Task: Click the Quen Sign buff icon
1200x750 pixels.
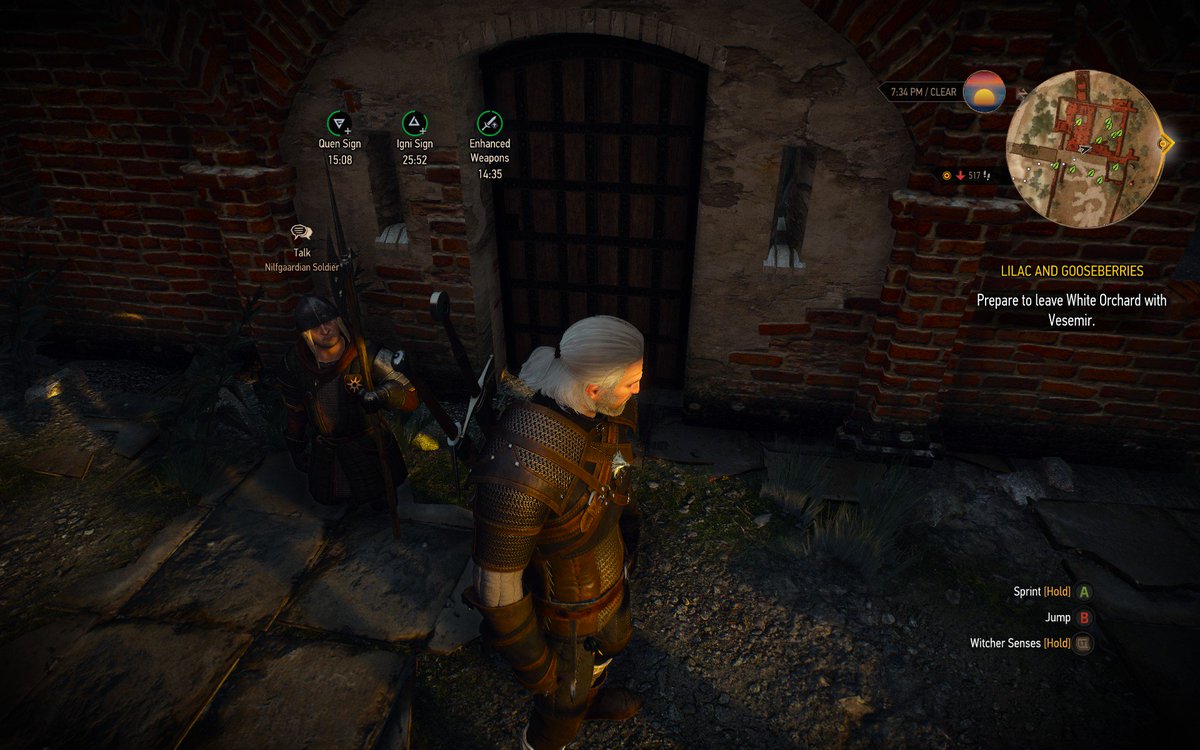Action: pyautogui.click(x=339, y=124)
